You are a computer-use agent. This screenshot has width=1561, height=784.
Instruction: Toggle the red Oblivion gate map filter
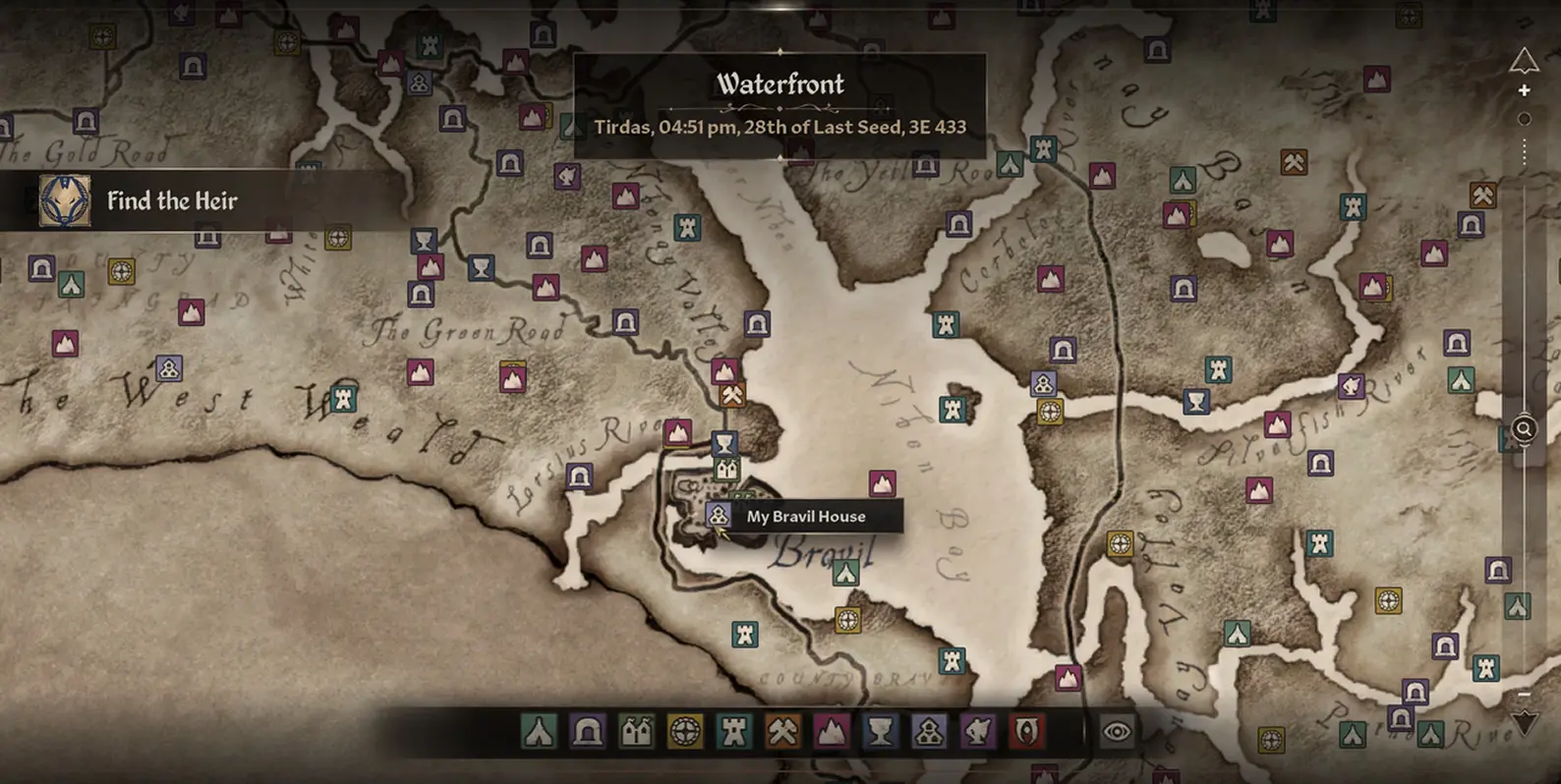[1026, 732]
